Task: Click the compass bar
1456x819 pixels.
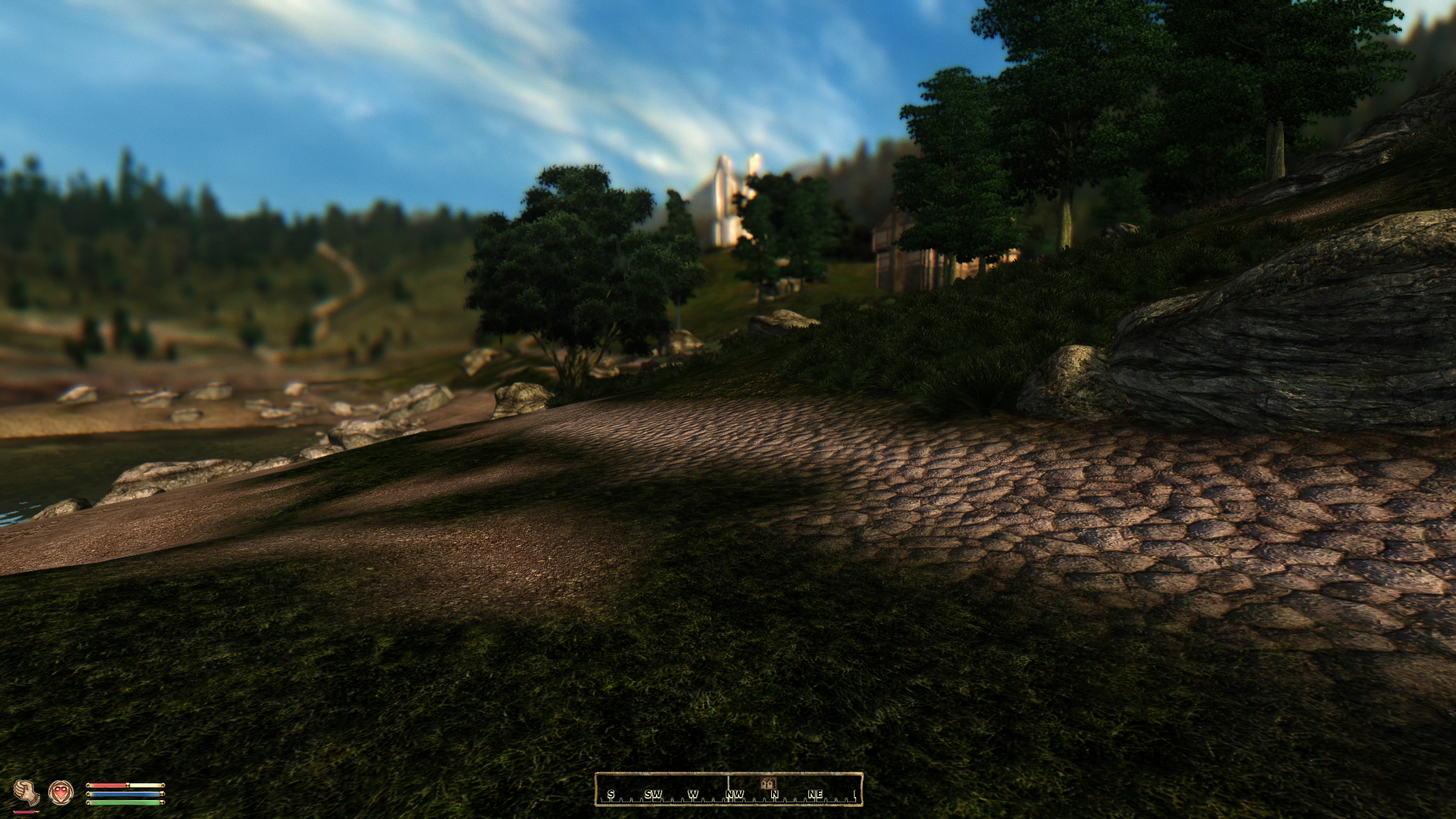Action: (728, 789)
